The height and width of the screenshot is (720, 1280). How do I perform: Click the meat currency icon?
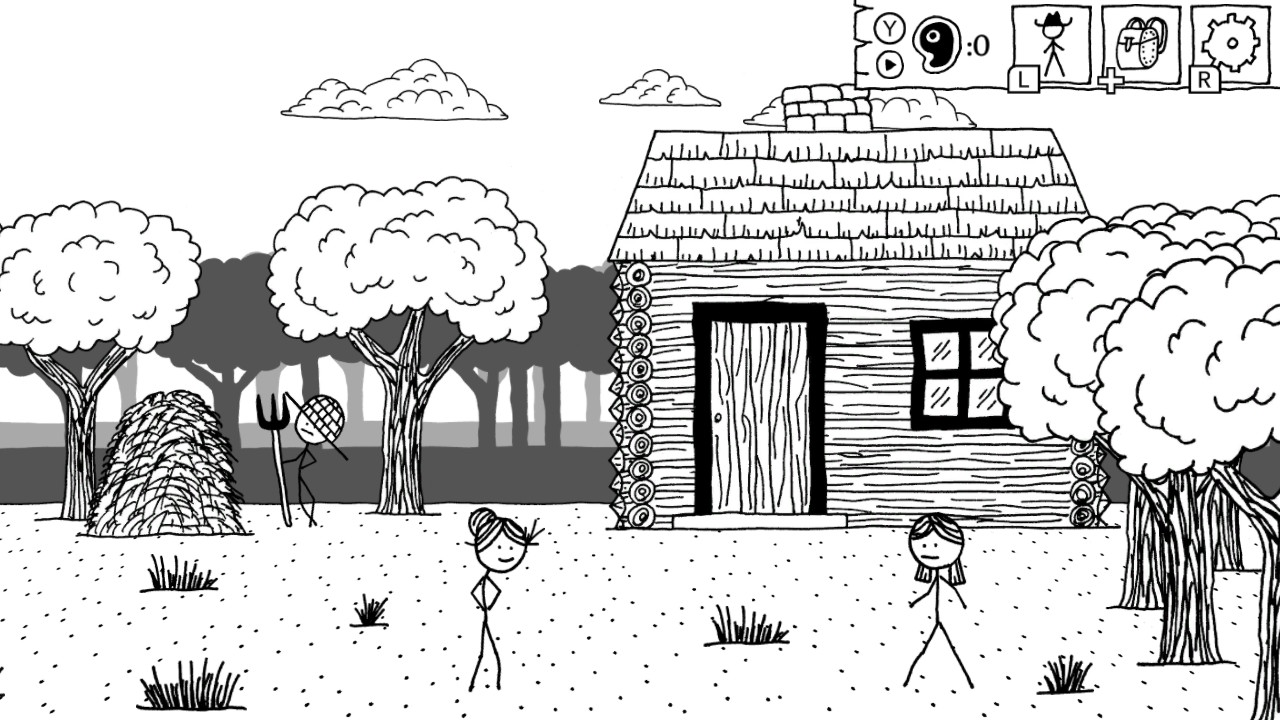(939, 42)
